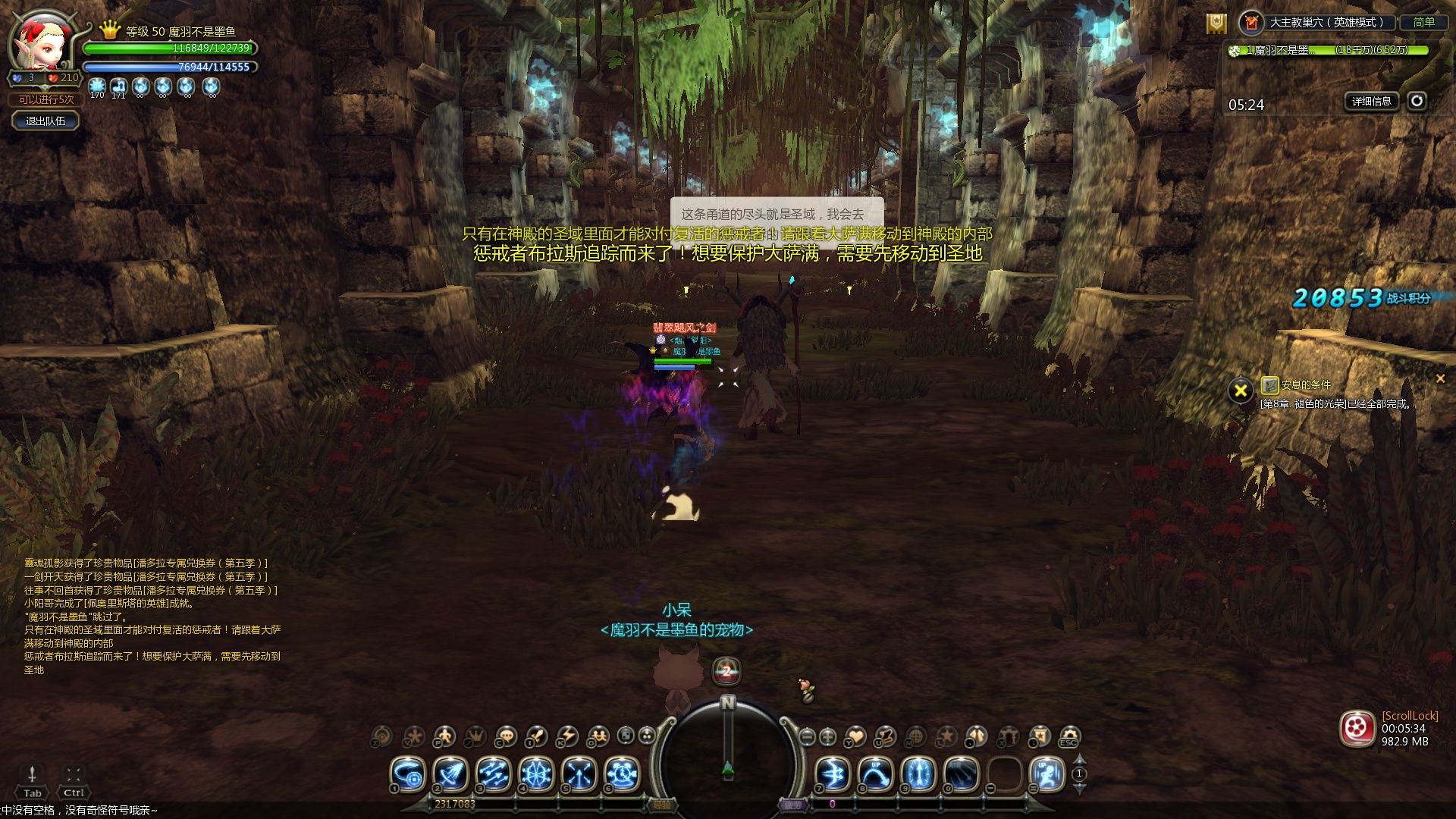Select the elf character portrait
Viewport: 1456px width, 819px height.
(42, 42)
